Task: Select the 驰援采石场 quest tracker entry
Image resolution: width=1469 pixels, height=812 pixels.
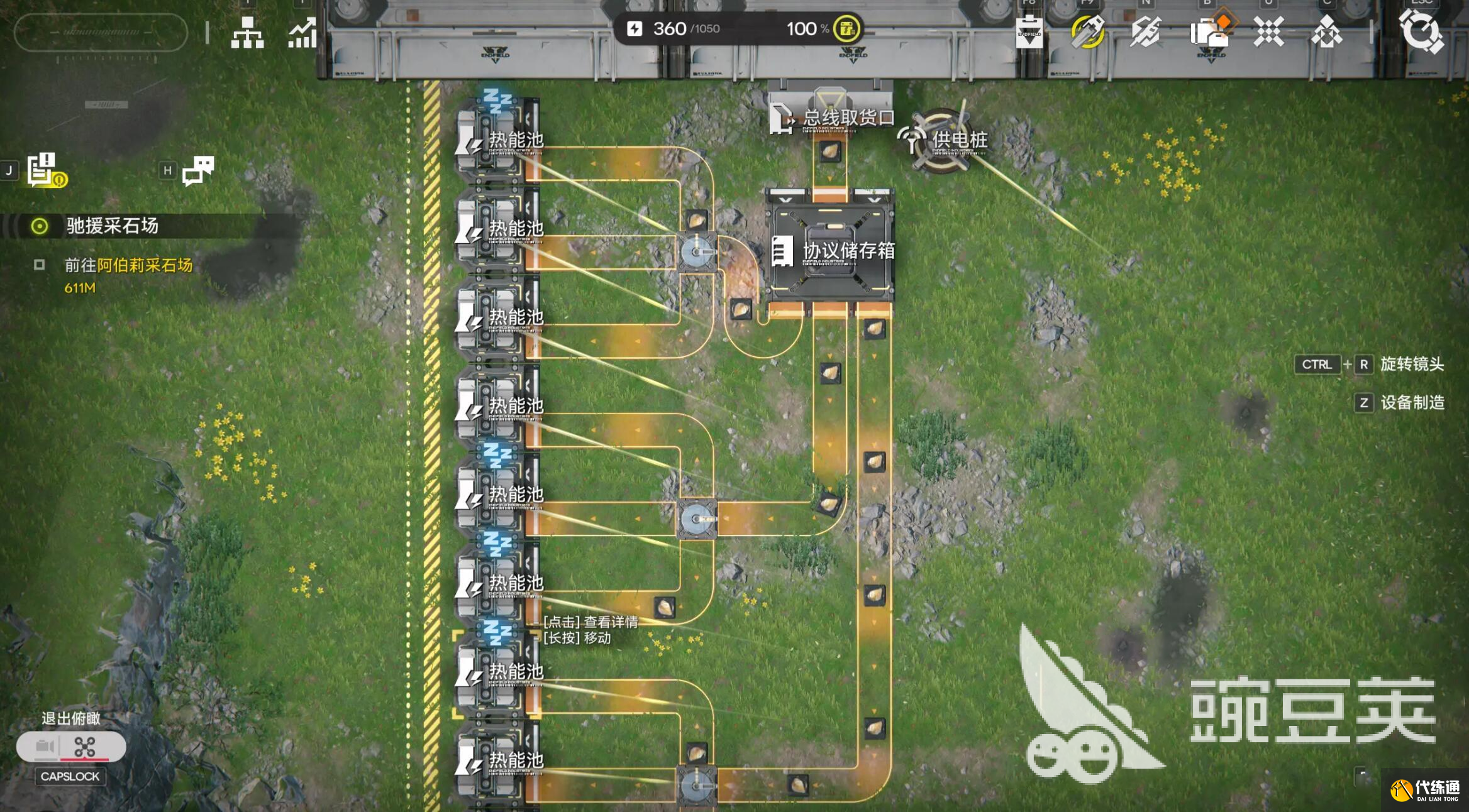Action: [x=112, y=226]
